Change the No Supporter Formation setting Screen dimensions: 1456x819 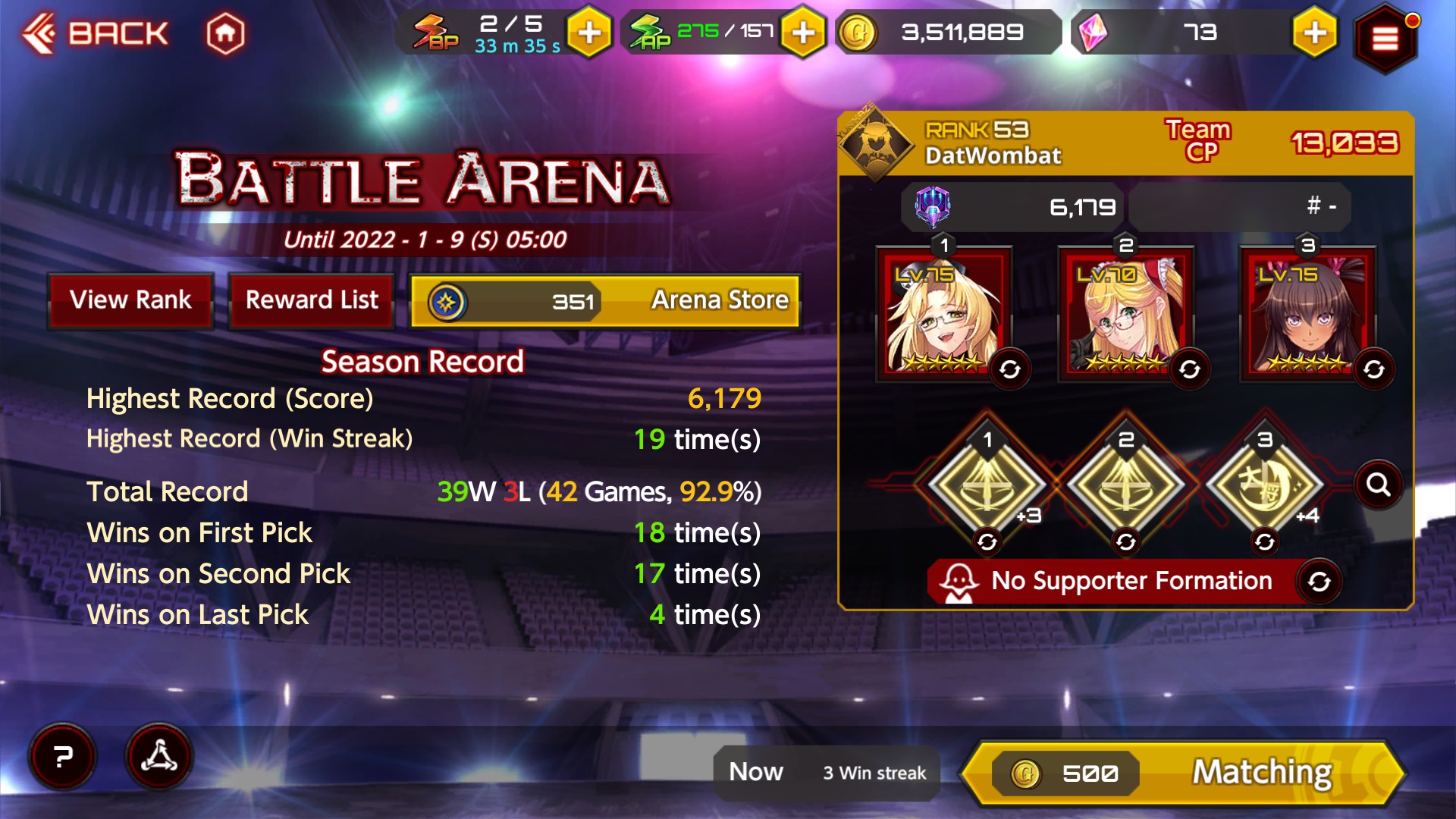[1319, 582]
